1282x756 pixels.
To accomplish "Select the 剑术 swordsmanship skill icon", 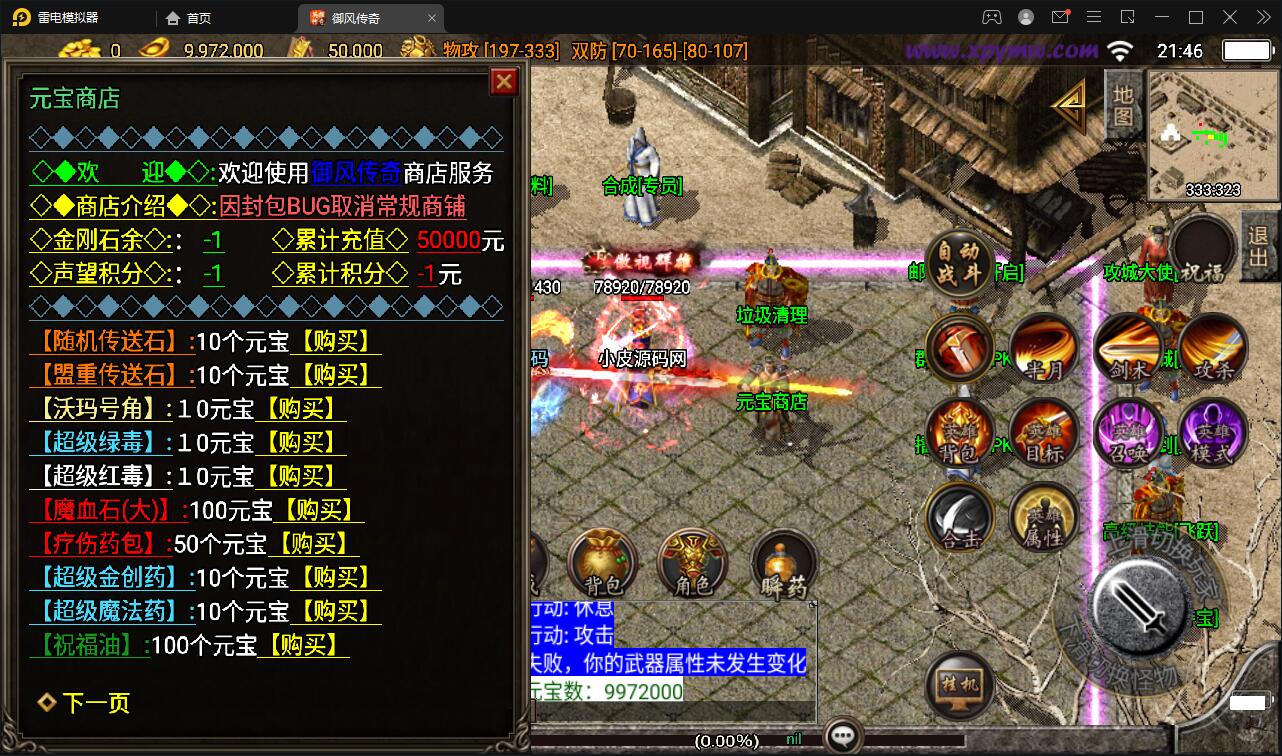I will coord(1128,346).
